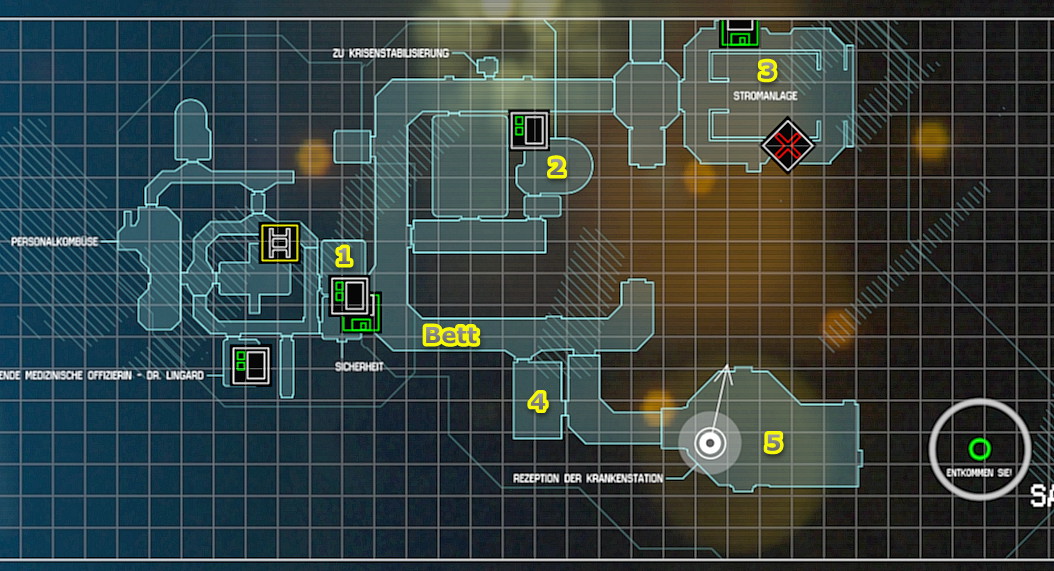Select the red X marker at Stromanlage
Viewport: 1054px width, 571px height.
click(x=788, y=146)
